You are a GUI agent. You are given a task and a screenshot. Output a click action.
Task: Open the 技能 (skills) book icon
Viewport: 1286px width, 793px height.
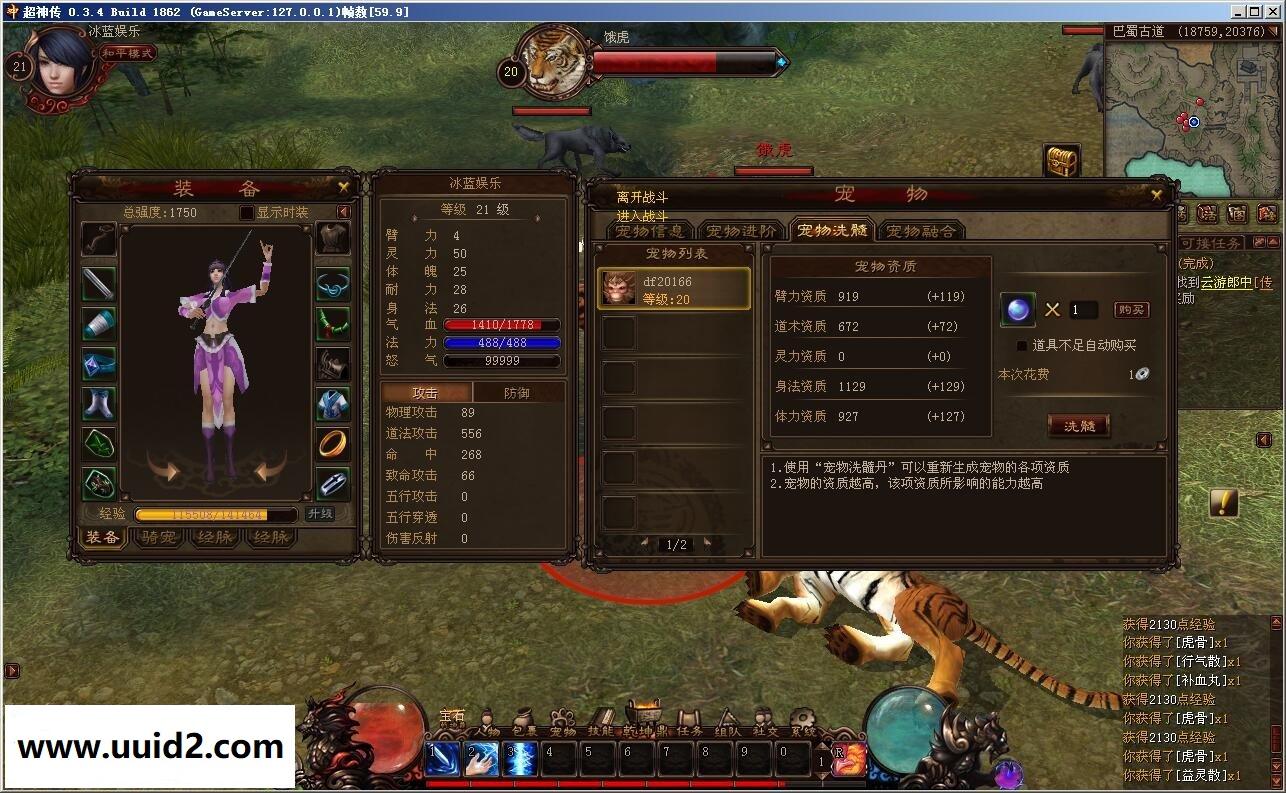pyautogui.click(x=604, y=714)
